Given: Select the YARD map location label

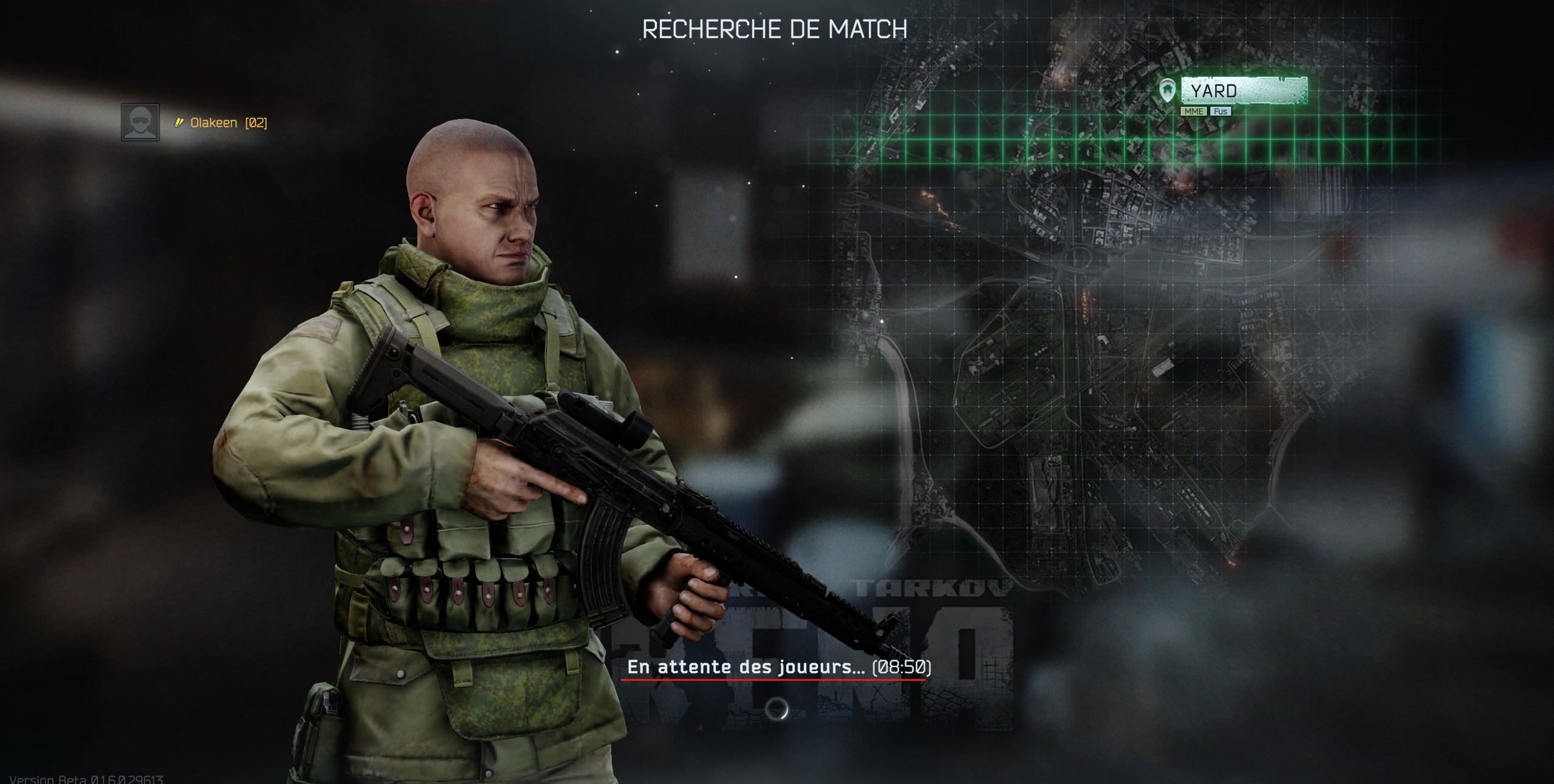Looking at the screenshot, I should [1244, 91].
